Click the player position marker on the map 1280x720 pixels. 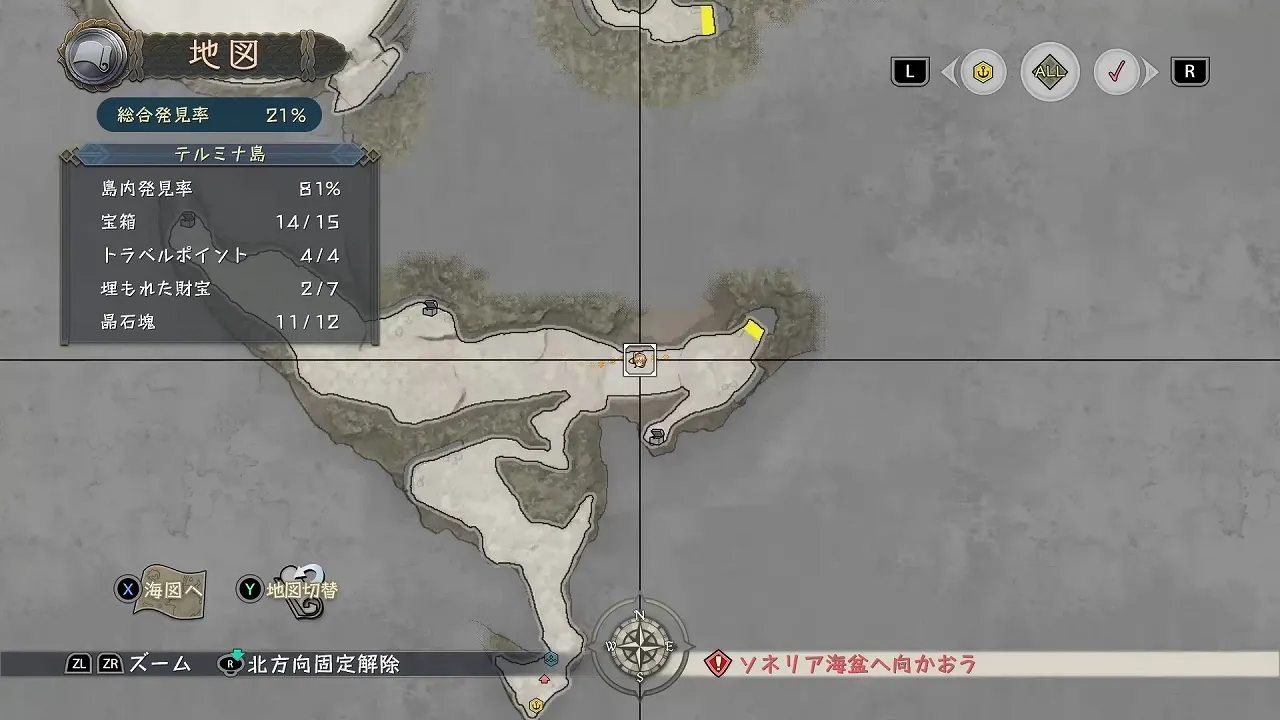coord(640,362)
